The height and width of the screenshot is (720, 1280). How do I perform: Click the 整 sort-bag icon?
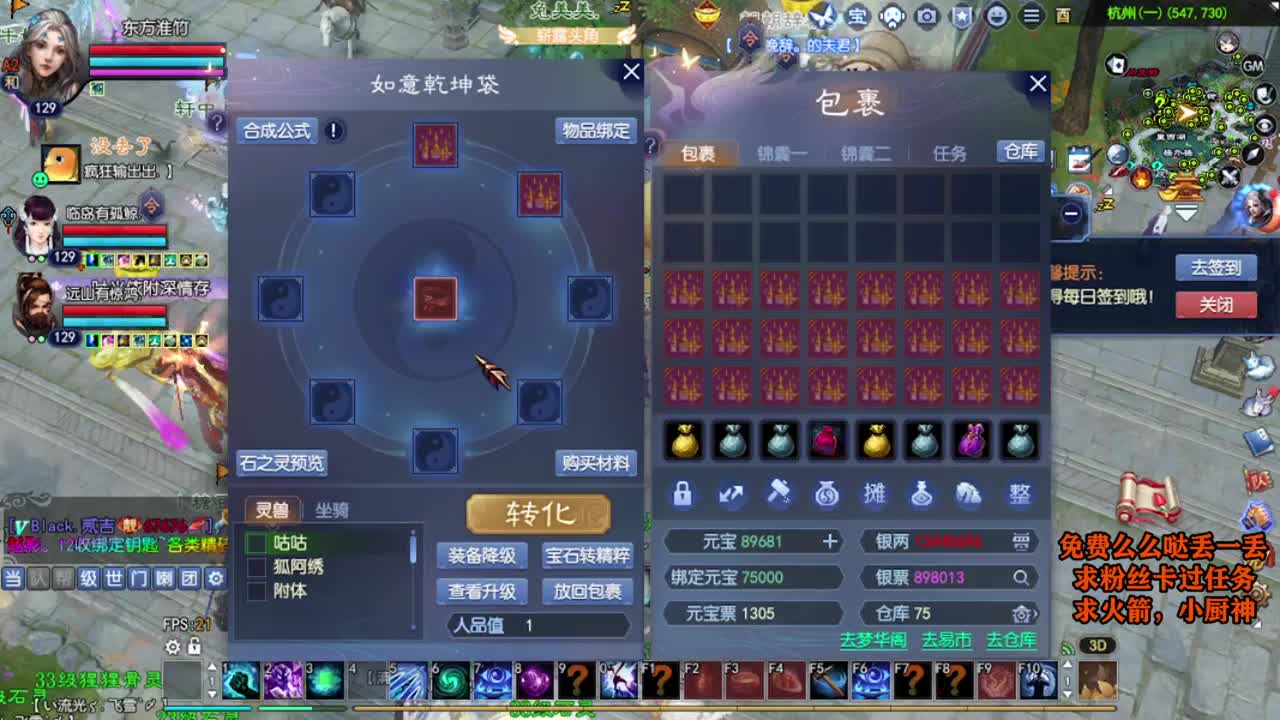click(x=1019, y=493)
